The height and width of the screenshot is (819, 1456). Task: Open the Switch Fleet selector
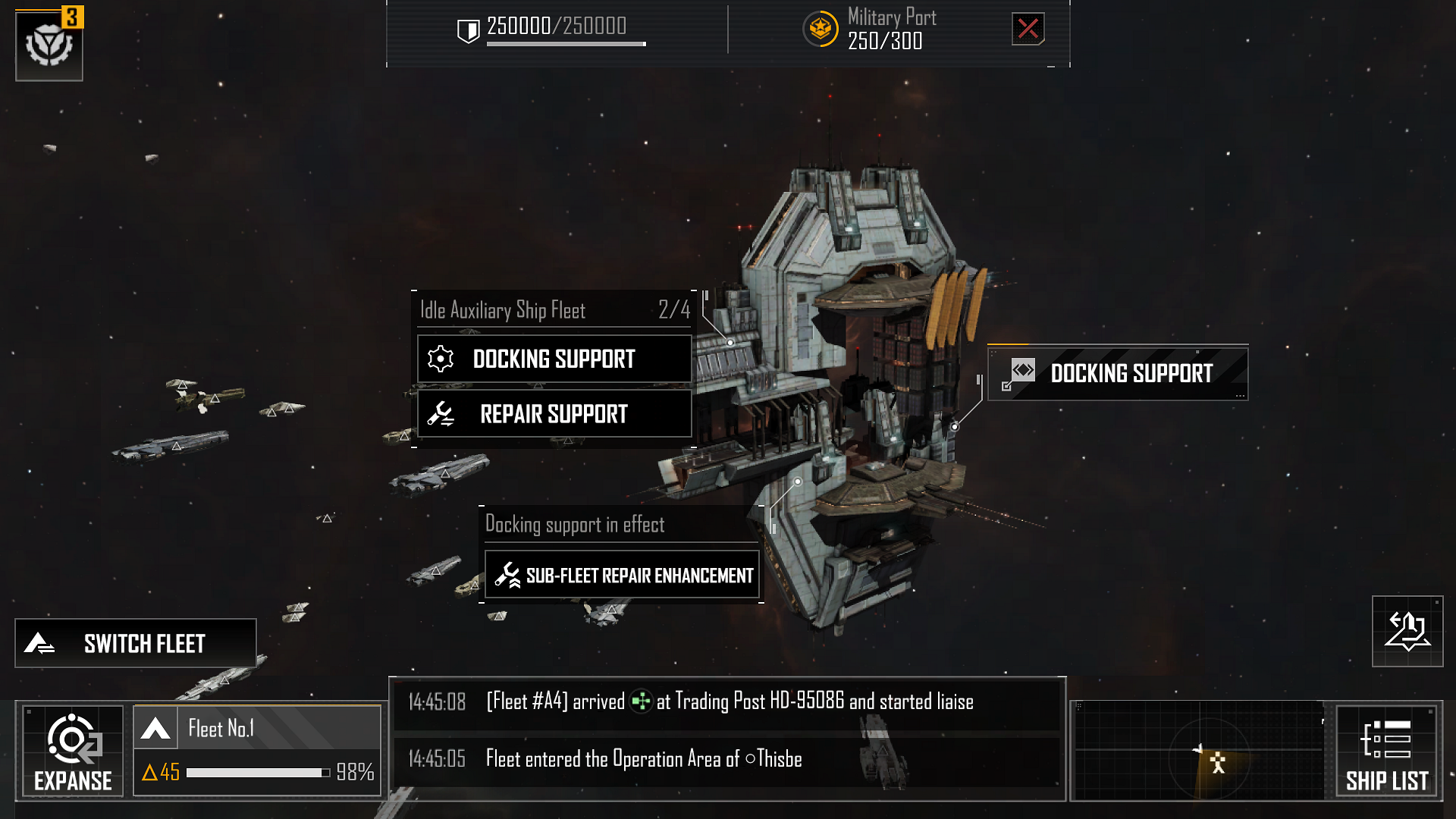tap(136, 643)
